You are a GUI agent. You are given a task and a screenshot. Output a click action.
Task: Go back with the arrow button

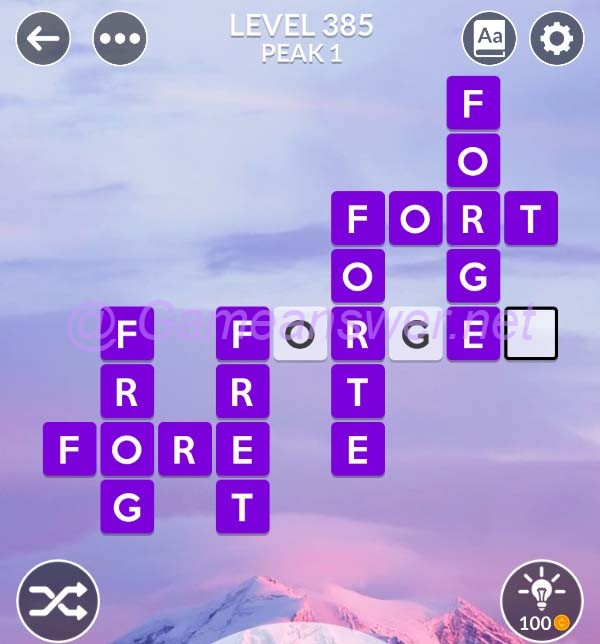(x=43, y=39)
